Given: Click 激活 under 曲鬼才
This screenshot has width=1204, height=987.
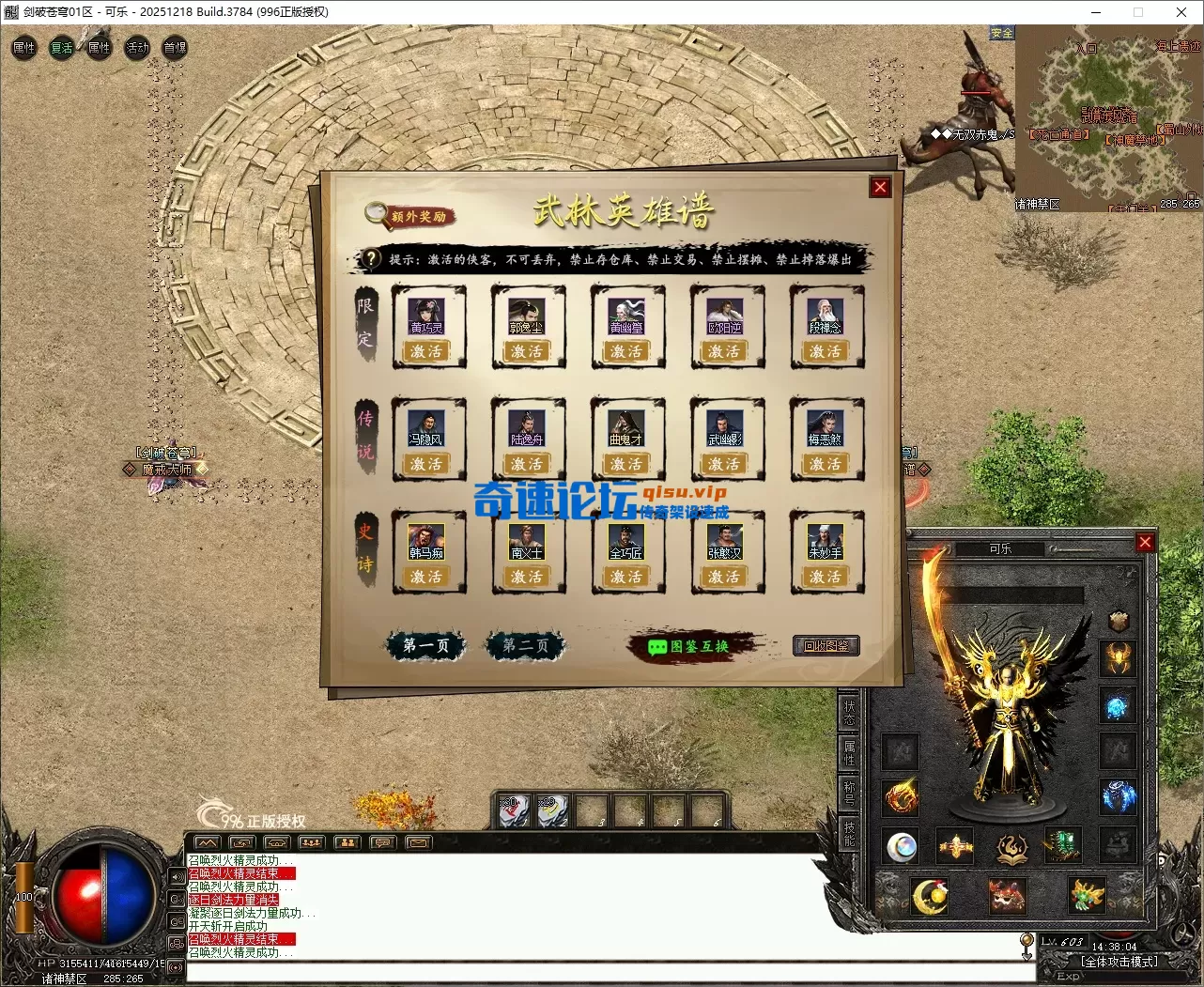Looking at the screenshot, I should coord(626,464).
